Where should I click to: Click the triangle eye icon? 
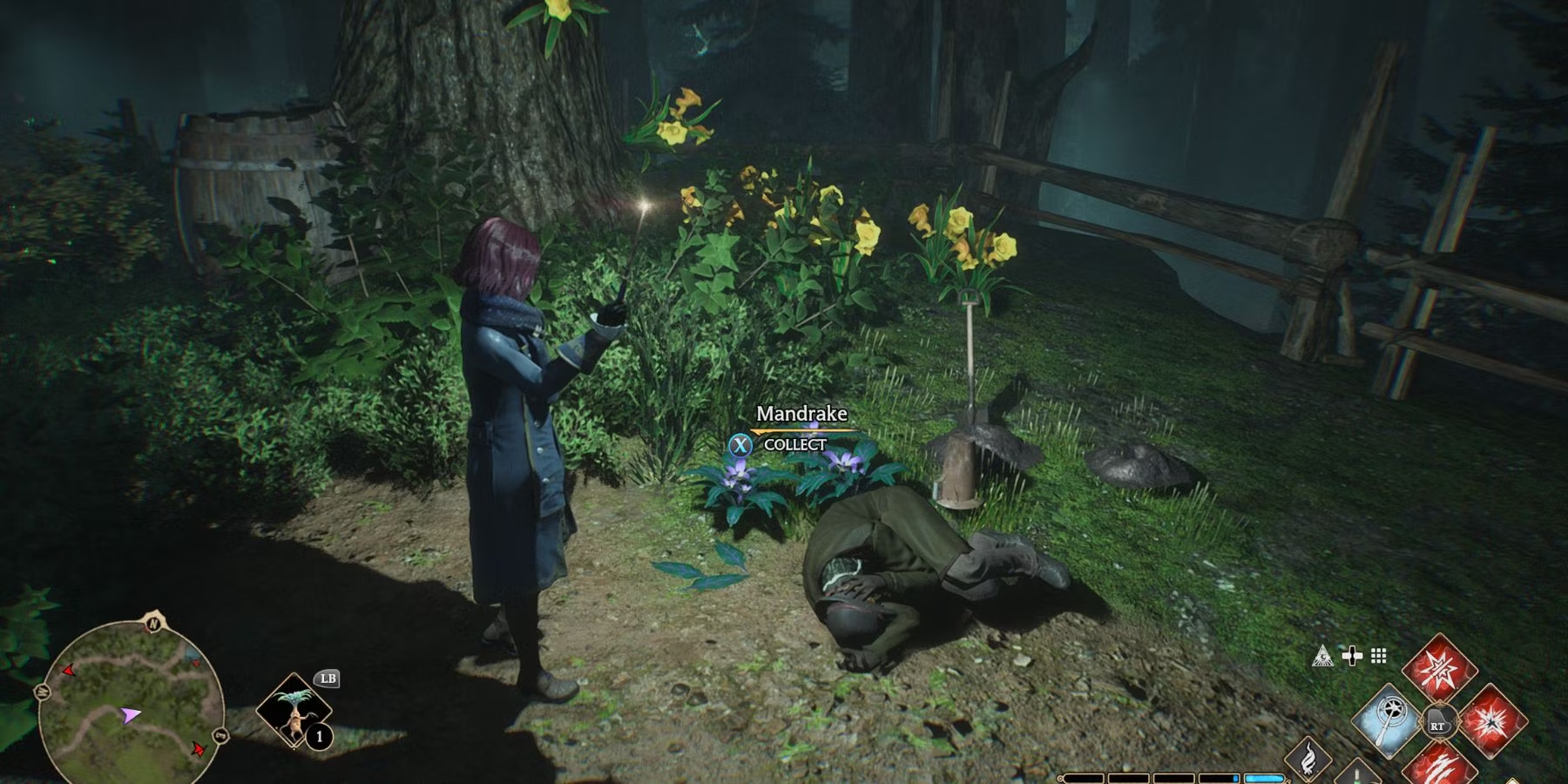pos(1322,656)
